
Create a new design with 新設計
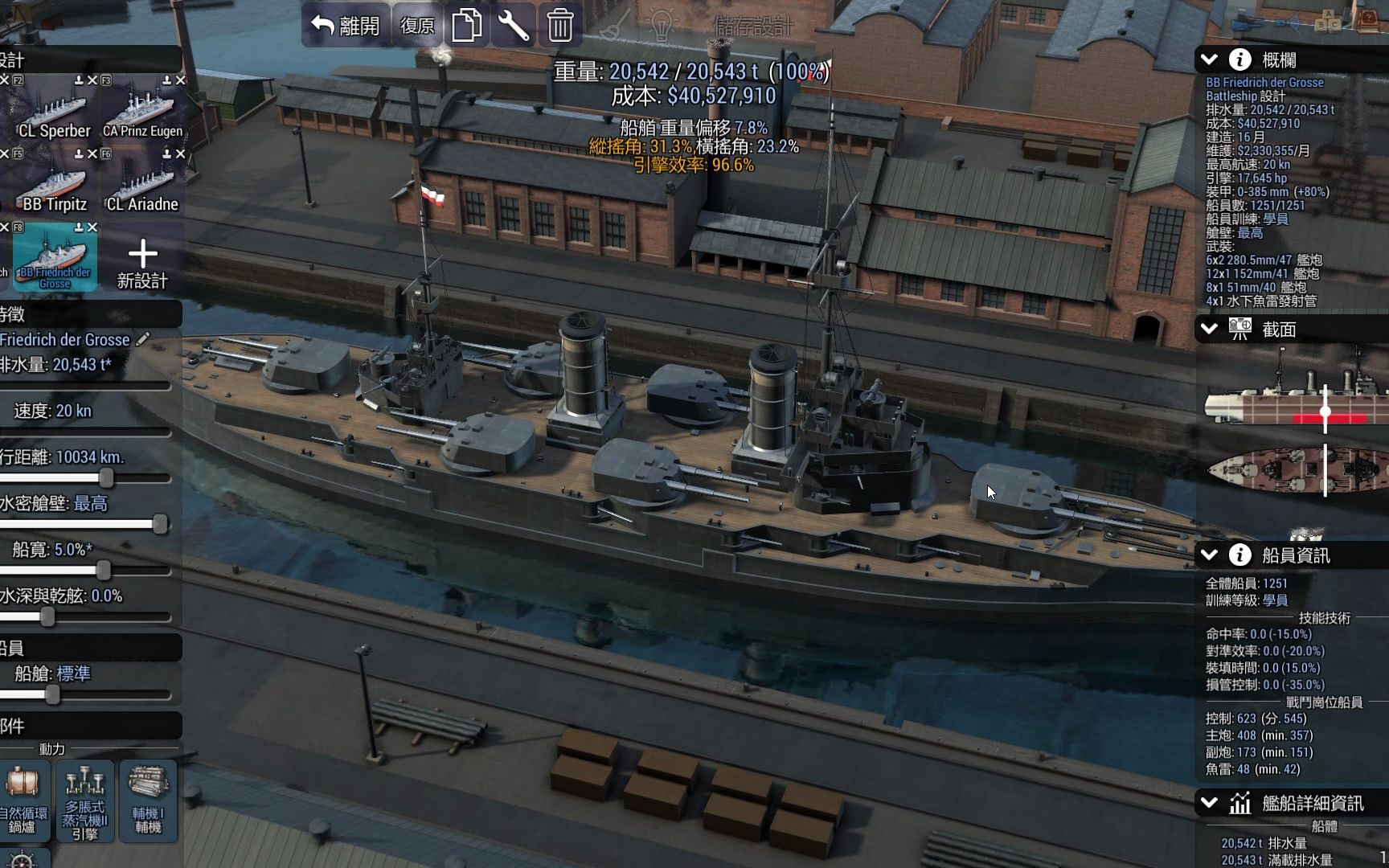(142, 263)
